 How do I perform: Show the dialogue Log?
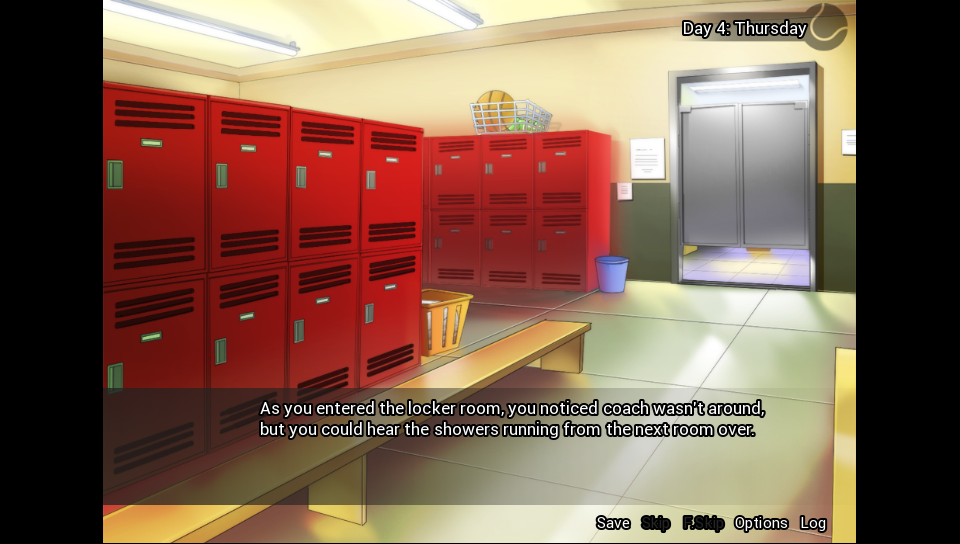pyautogui.click(x=813, y=523)
